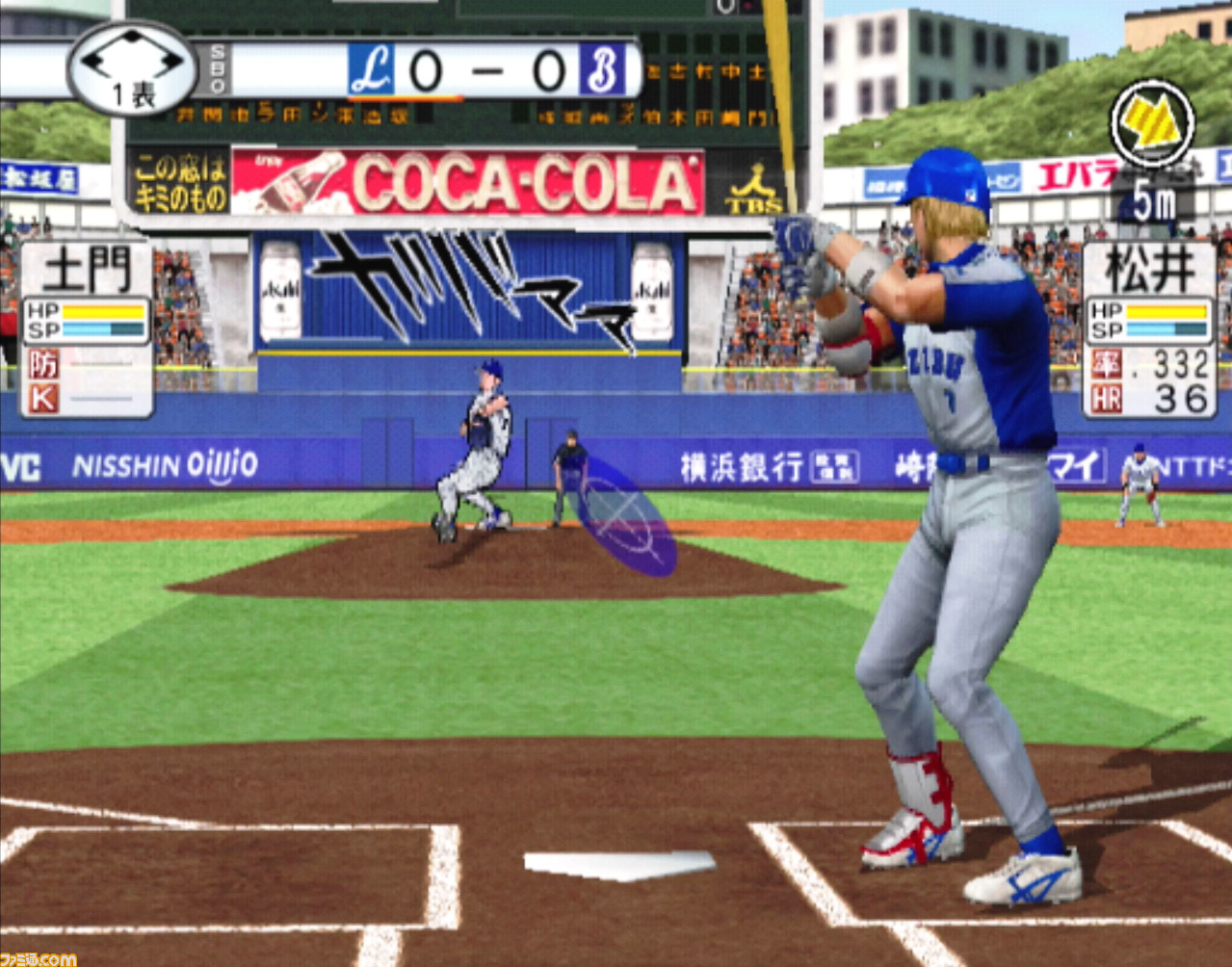
Task: Open batter 松井's status panel
Action: [x=1148, y=328]
